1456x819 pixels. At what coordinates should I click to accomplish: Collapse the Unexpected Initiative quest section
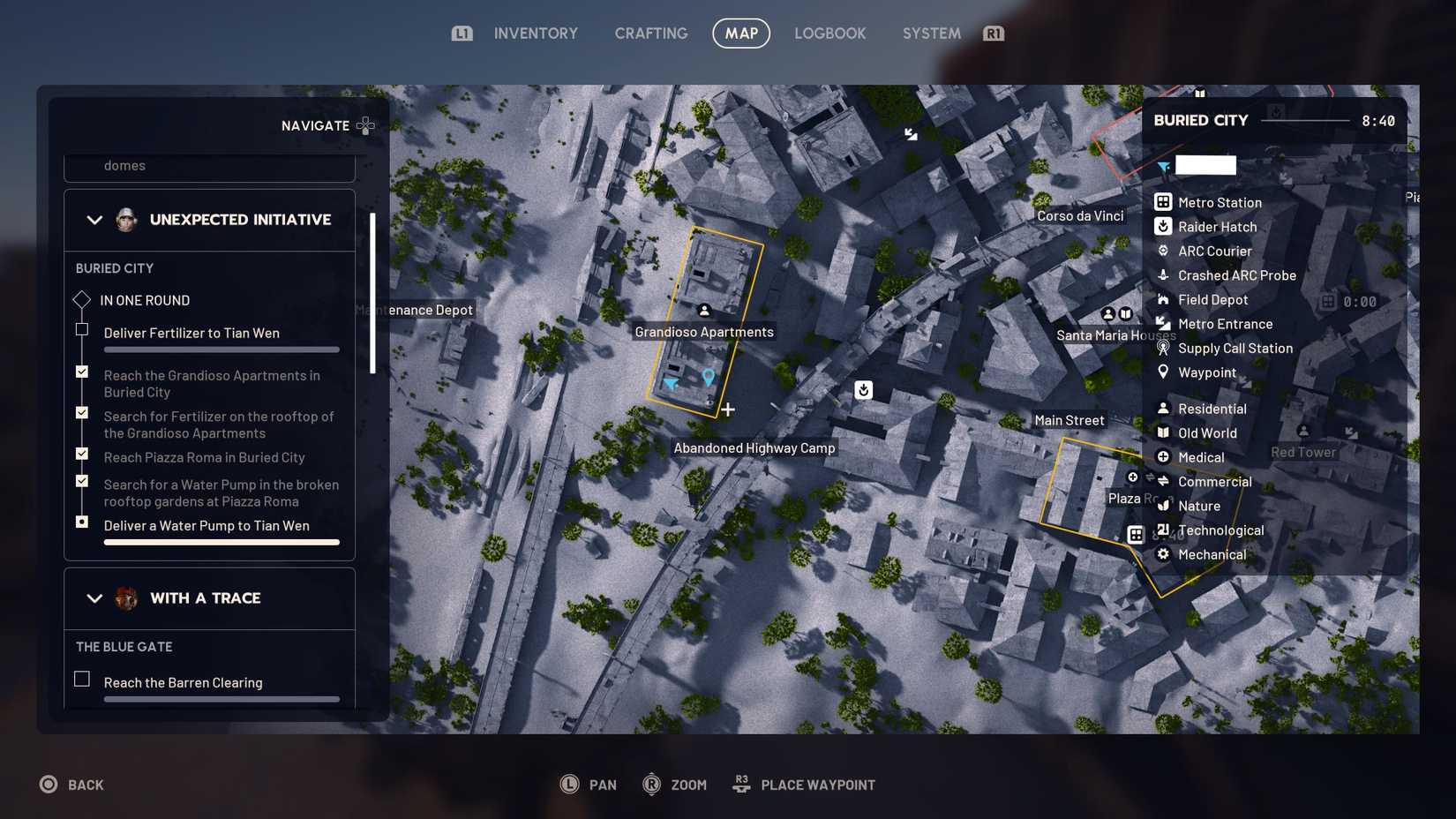click(x=94, y=219)
